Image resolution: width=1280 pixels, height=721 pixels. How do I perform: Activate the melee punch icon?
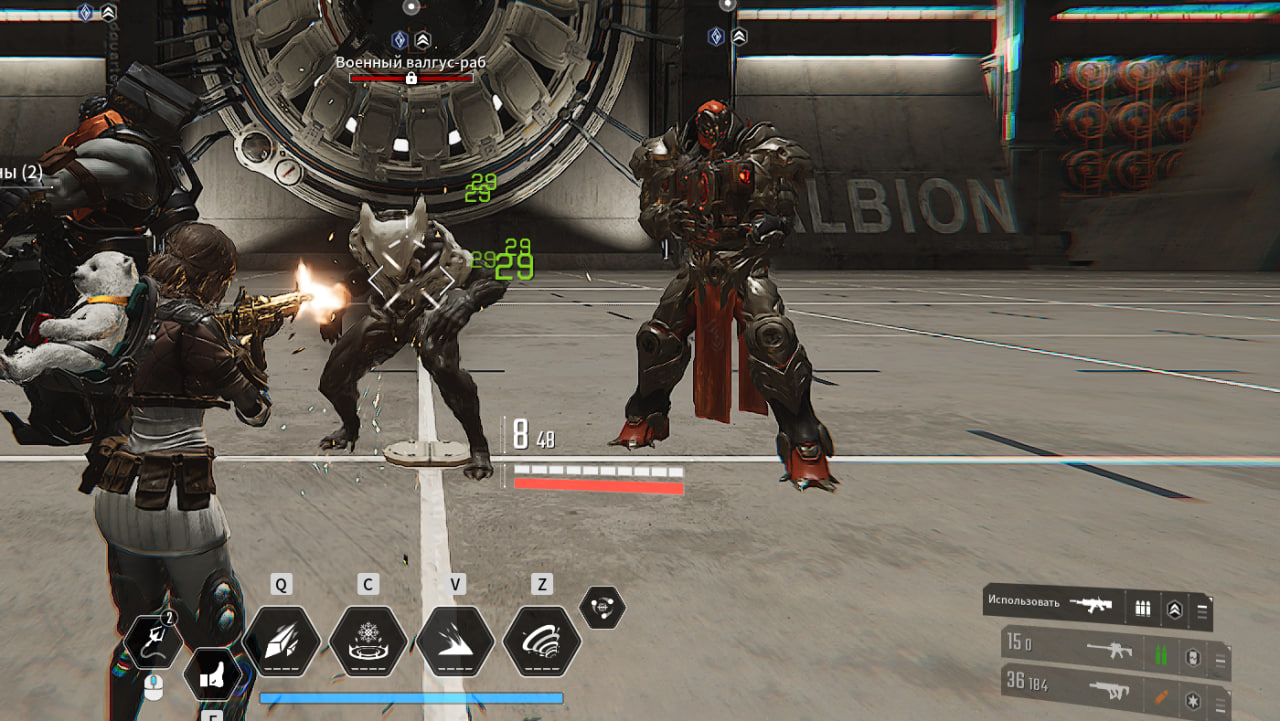pyautogui.click(x=212, y=676)
